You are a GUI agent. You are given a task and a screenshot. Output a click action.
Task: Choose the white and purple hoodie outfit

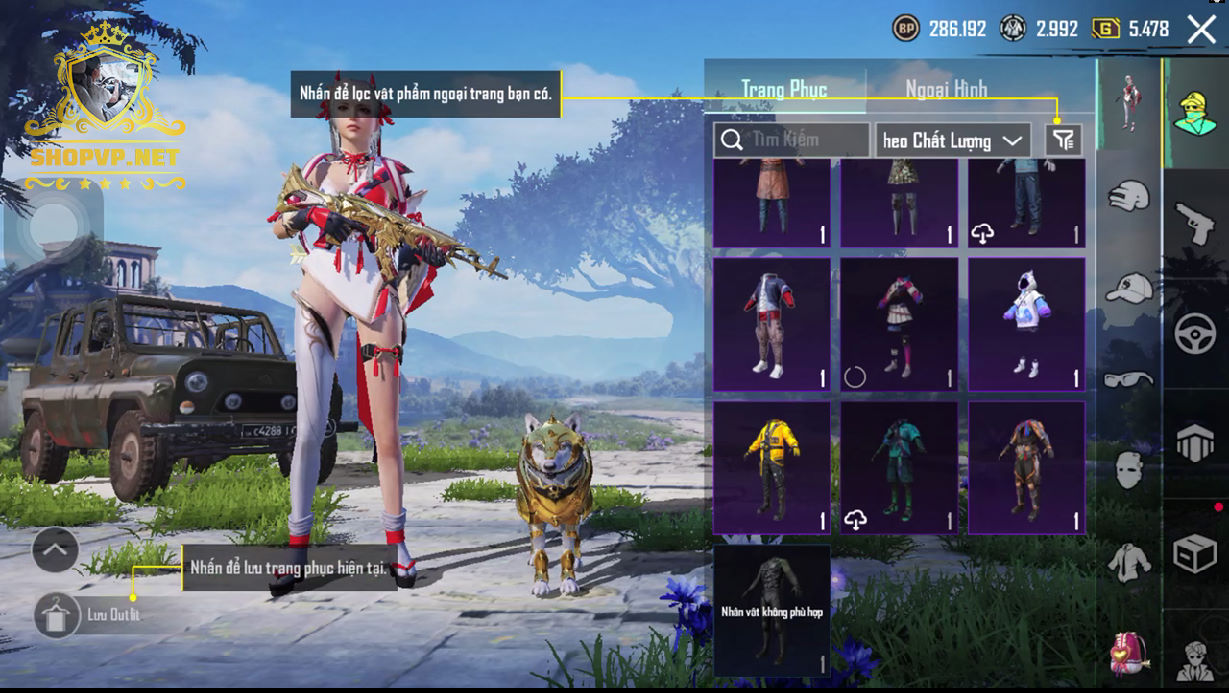tap(1027, 324)
